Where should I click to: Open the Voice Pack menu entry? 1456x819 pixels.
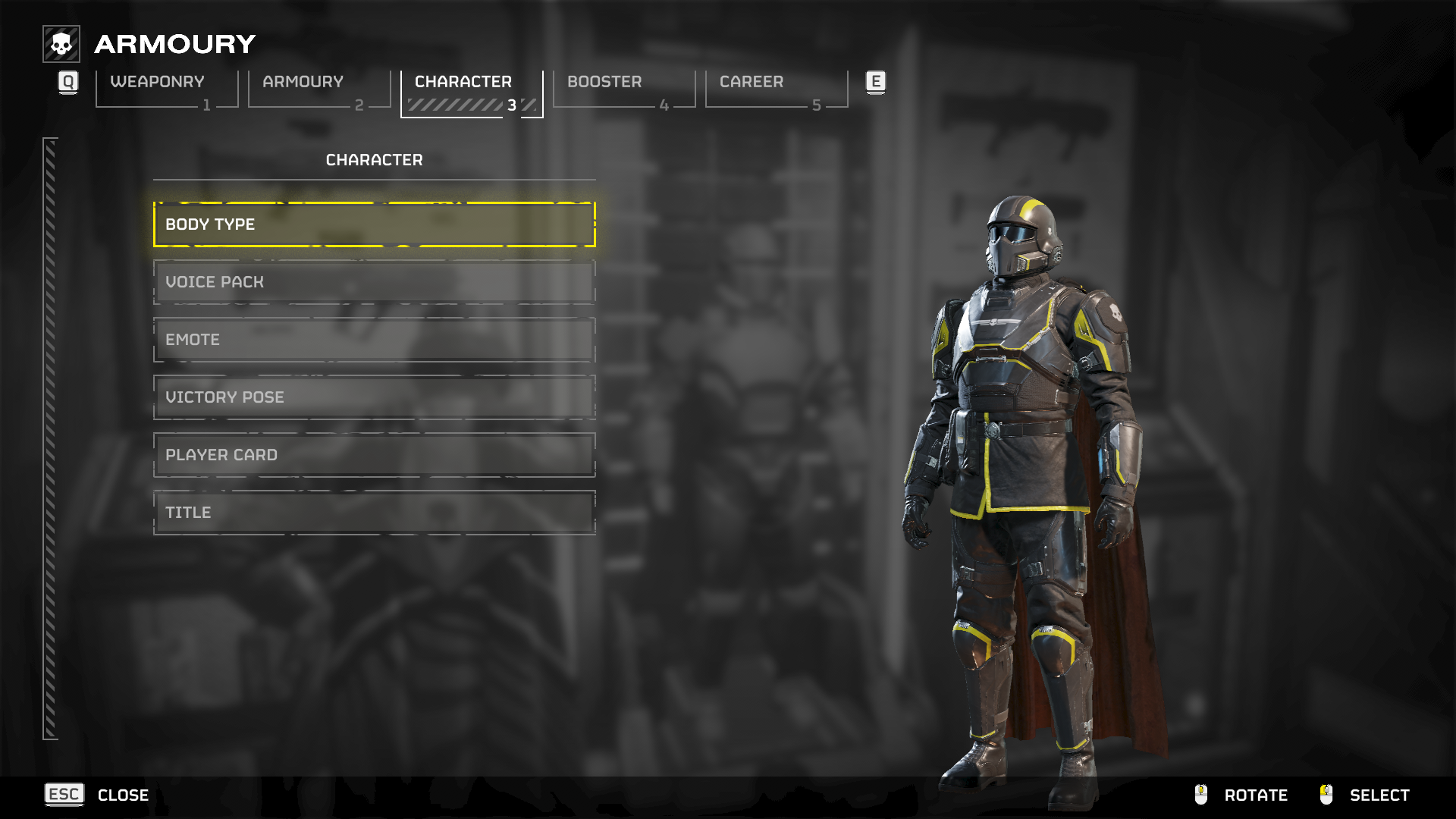[x=374, y=282]
